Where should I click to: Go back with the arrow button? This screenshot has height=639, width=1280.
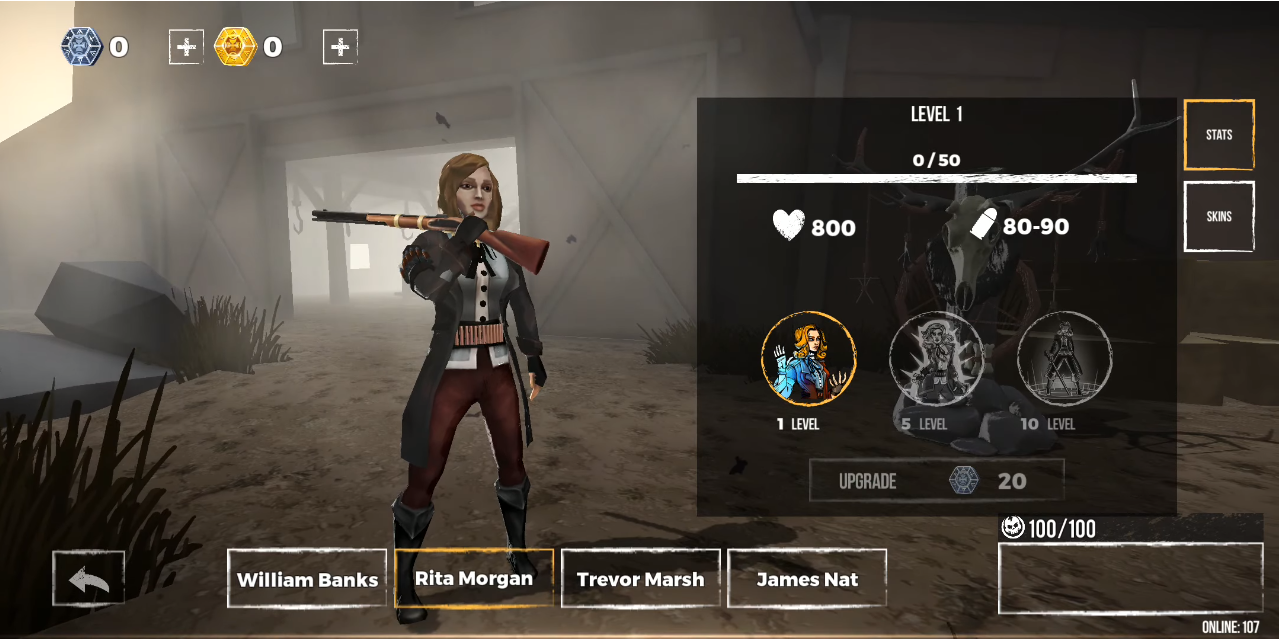pos(89,578)
